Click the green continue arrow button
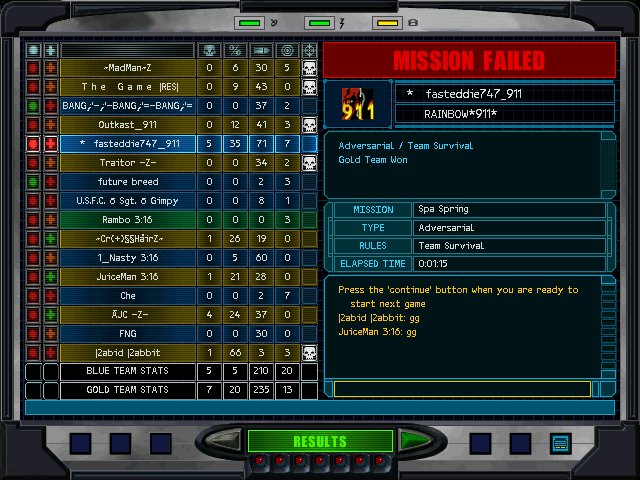640x480 pixels. [412, 440]
